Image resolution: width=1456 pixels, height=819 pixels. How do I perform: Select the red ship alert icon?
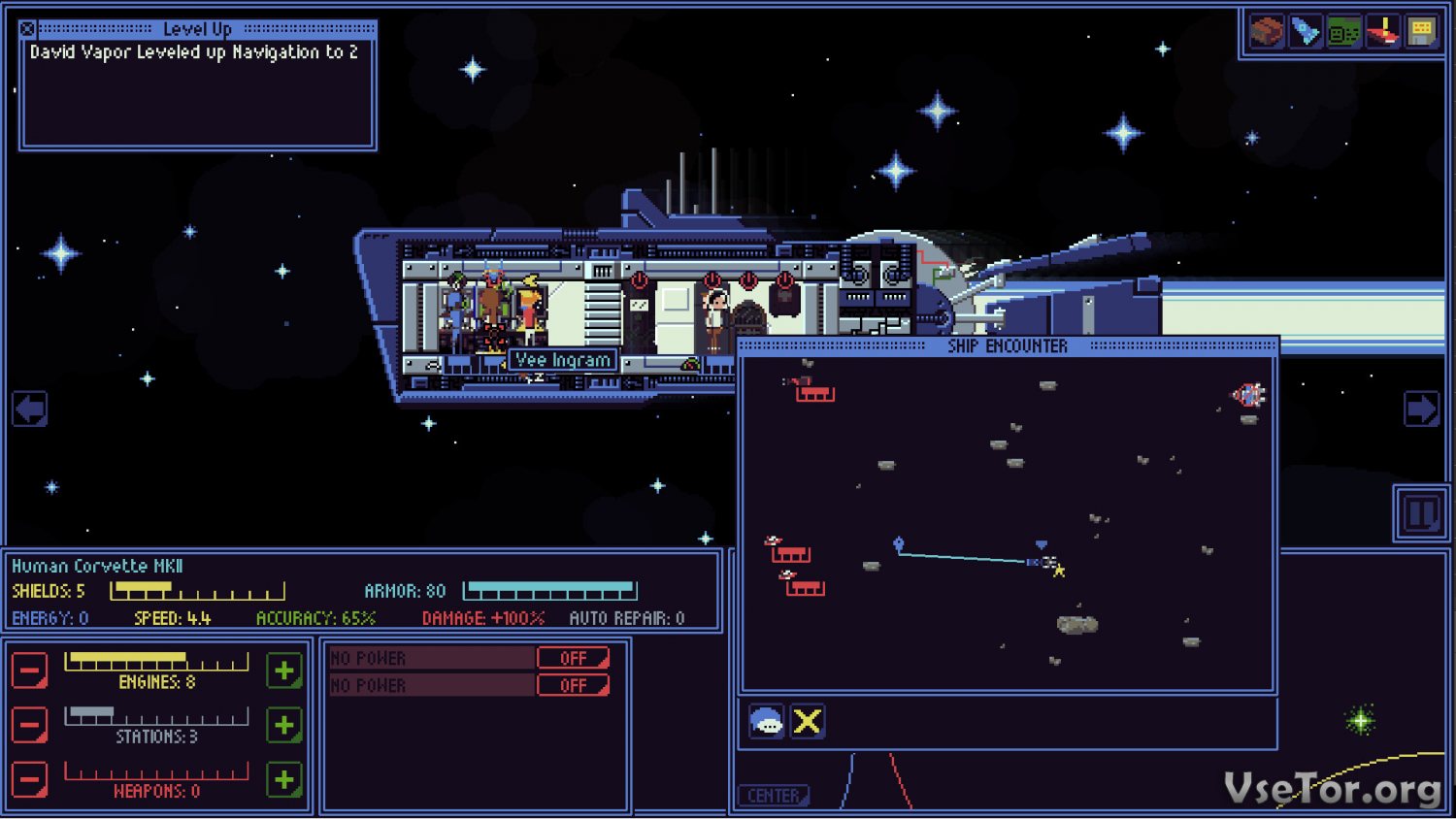coord(1382,32)
